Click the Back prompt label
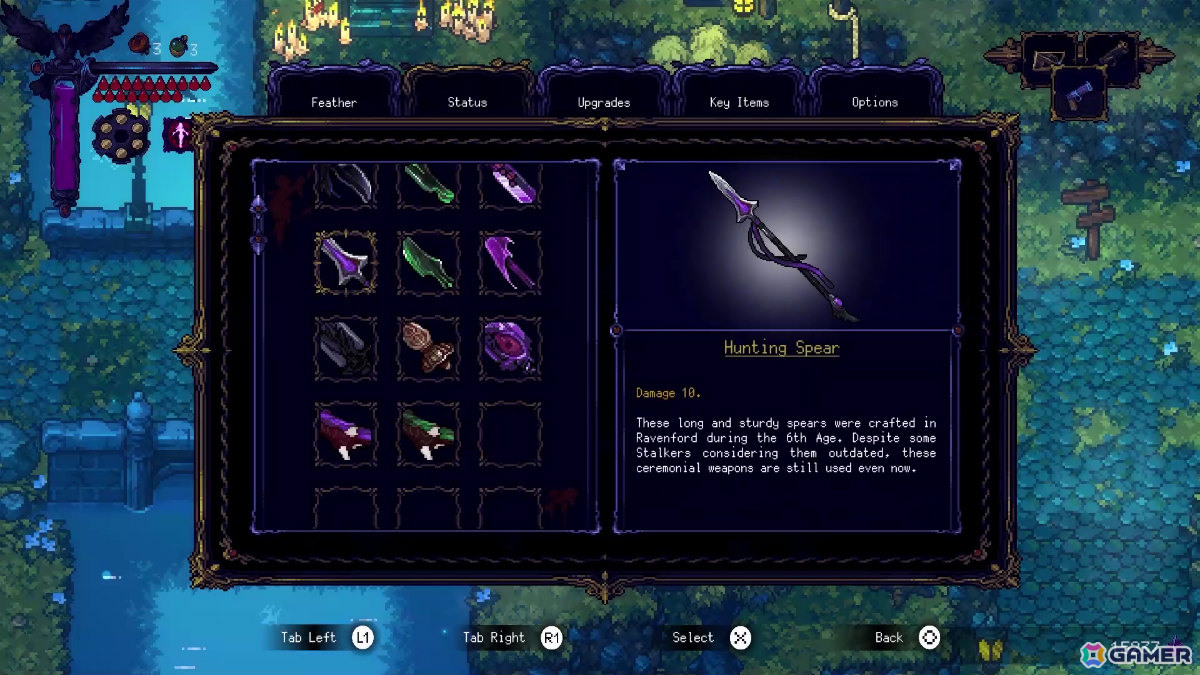 (888, 638)
